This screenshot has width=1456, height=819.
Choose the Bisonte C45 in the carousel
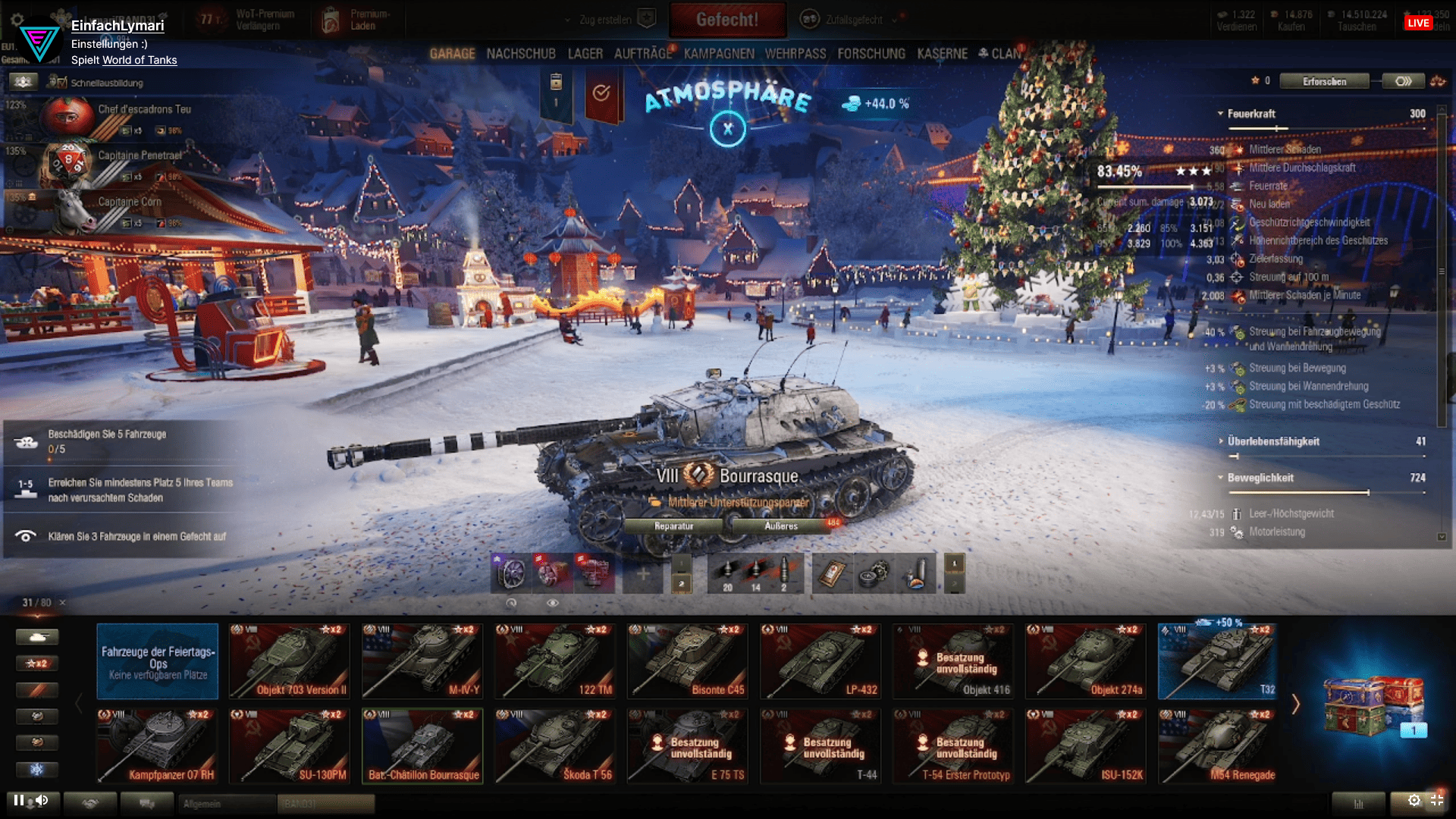[x=687, y=661]
